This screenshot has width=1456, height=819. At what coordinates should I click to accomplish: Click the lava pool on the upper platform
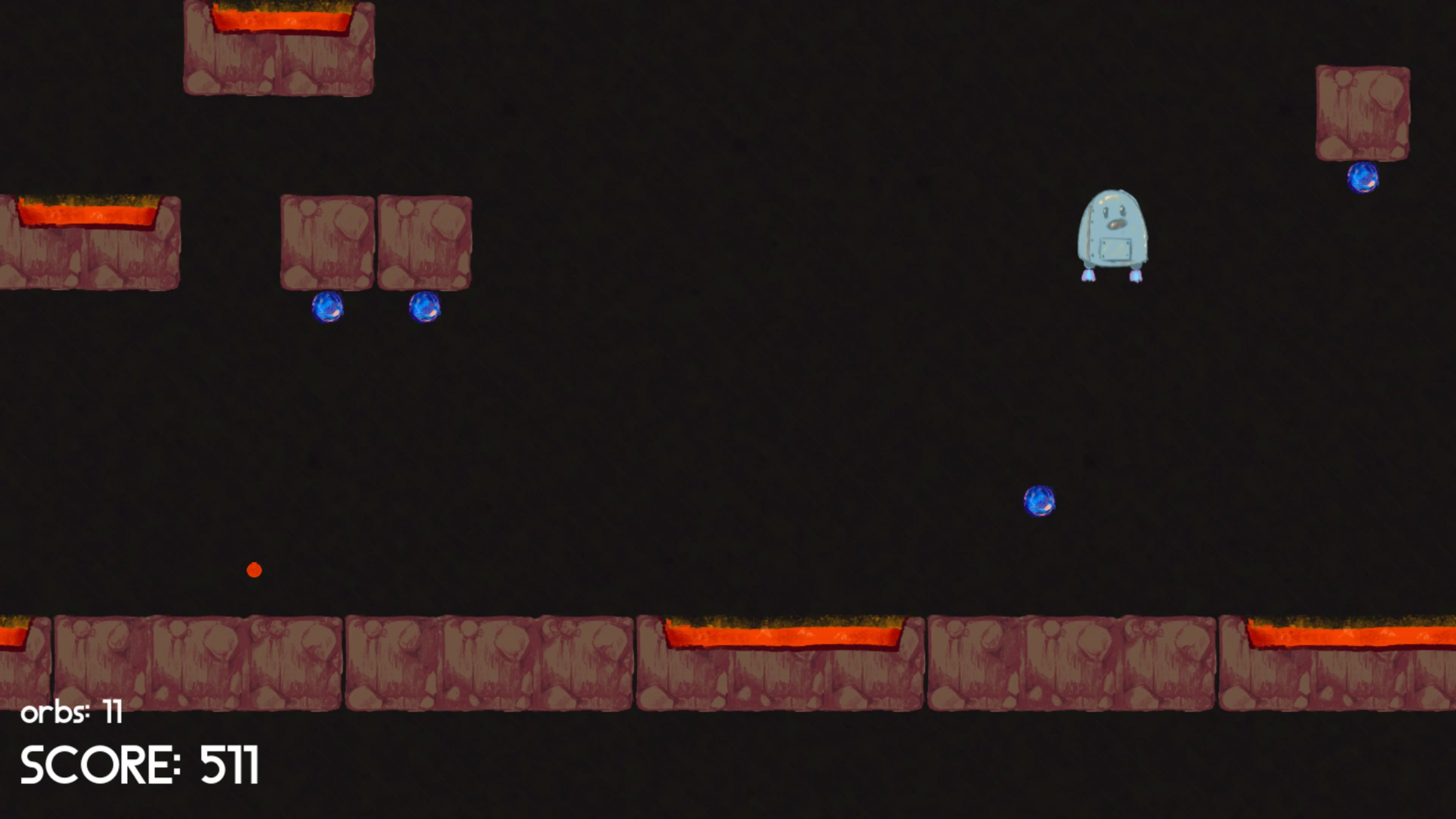(x=280, y=20)
